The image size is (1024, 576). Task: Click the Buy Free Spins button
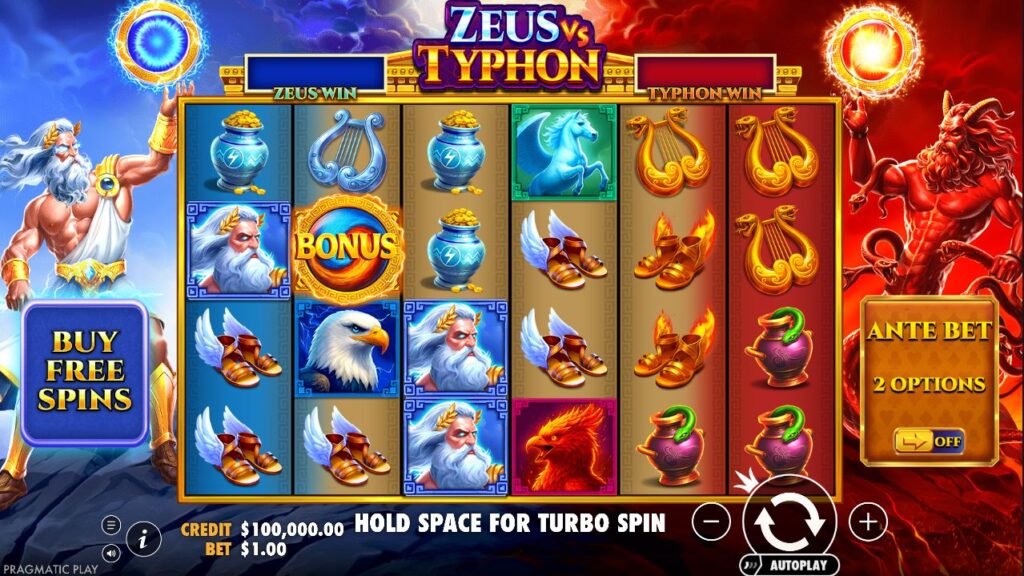[x=85, y=372]
